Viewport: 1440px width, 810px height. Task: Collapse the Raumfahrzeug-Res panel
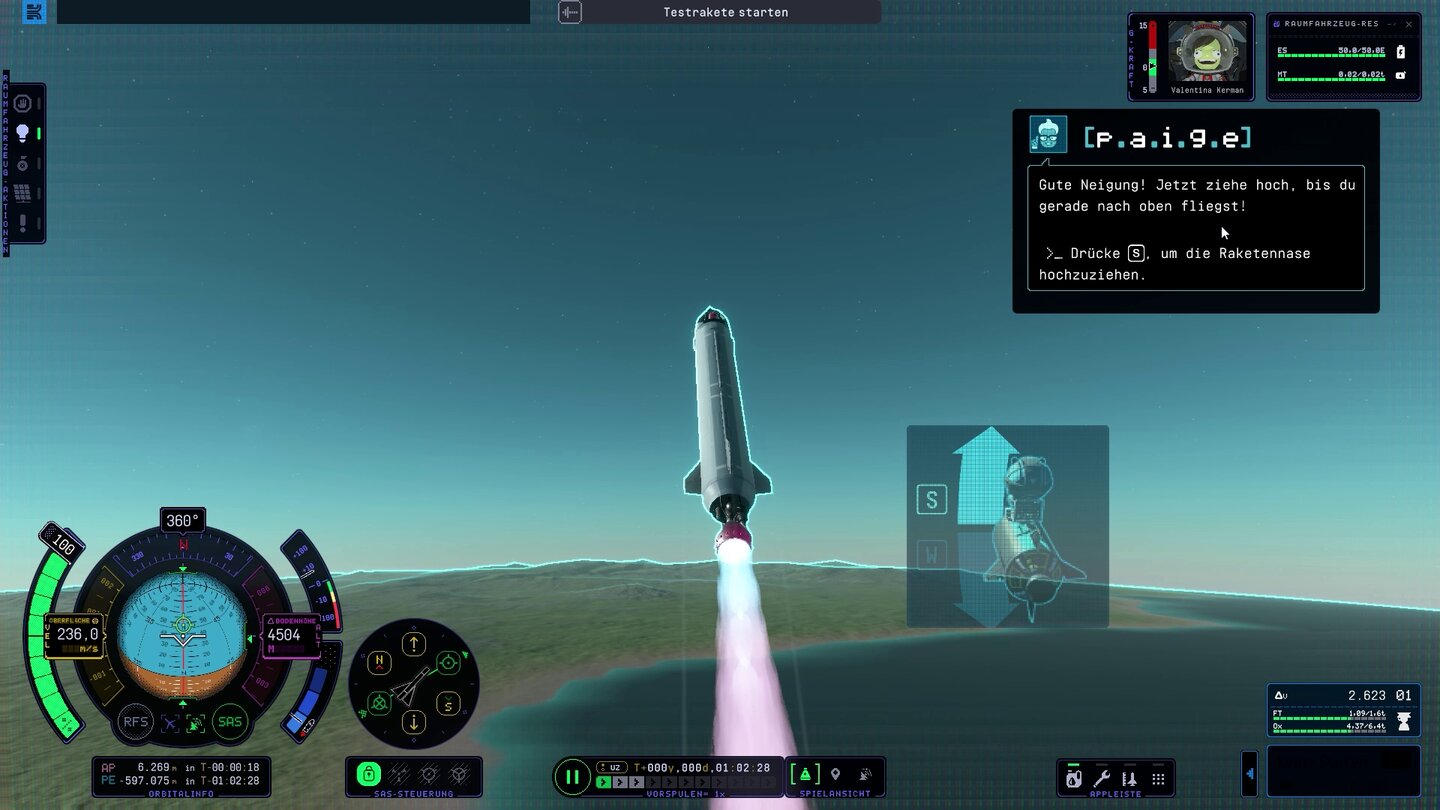click(1389, 24)
